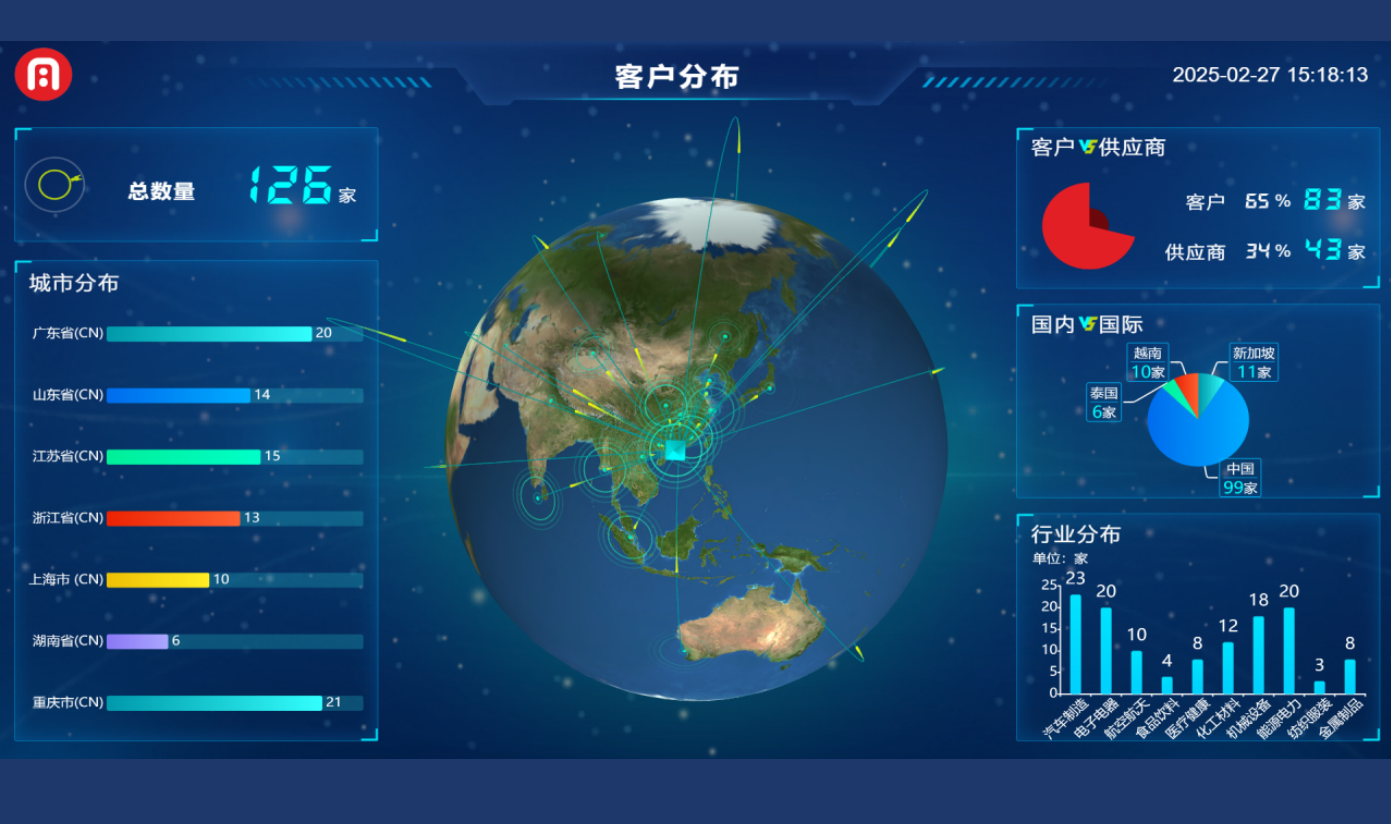Pick the 湖南省(CN) purple bar

(x=137, y=641)
